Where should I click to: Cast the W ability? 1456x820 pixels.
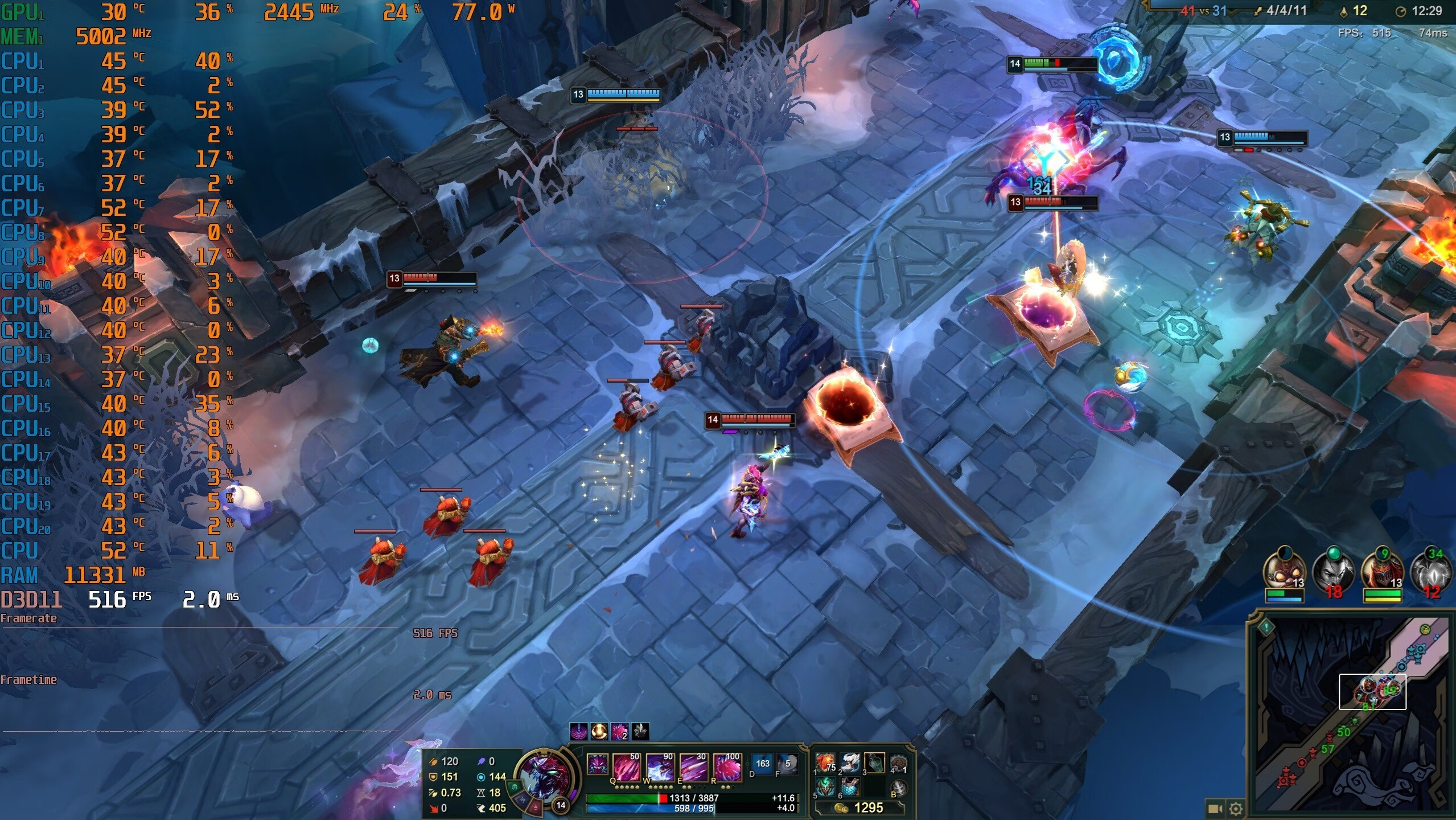[660, 766]
